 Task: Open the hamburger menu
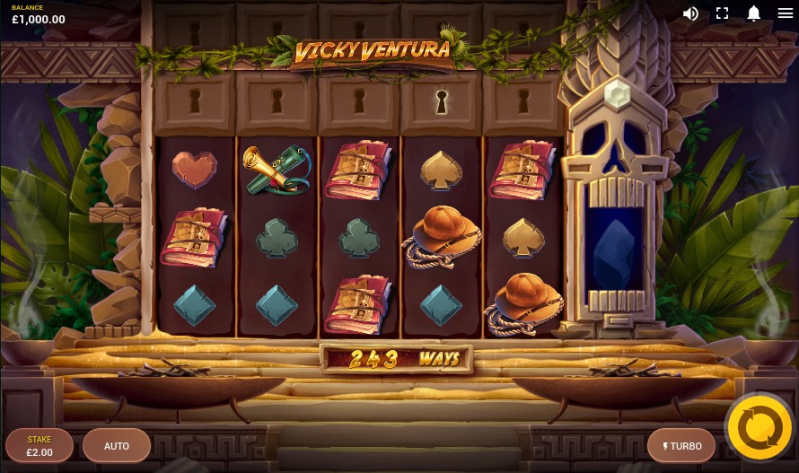coord(785,13)
